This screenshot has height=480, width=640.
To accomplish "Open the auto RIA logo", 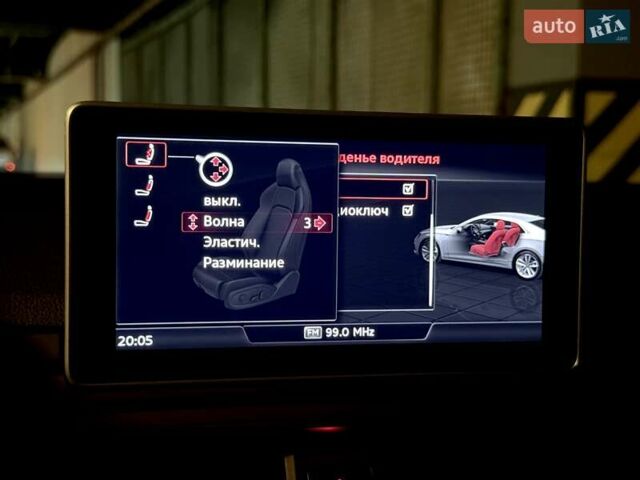I will tap(576, 27).
